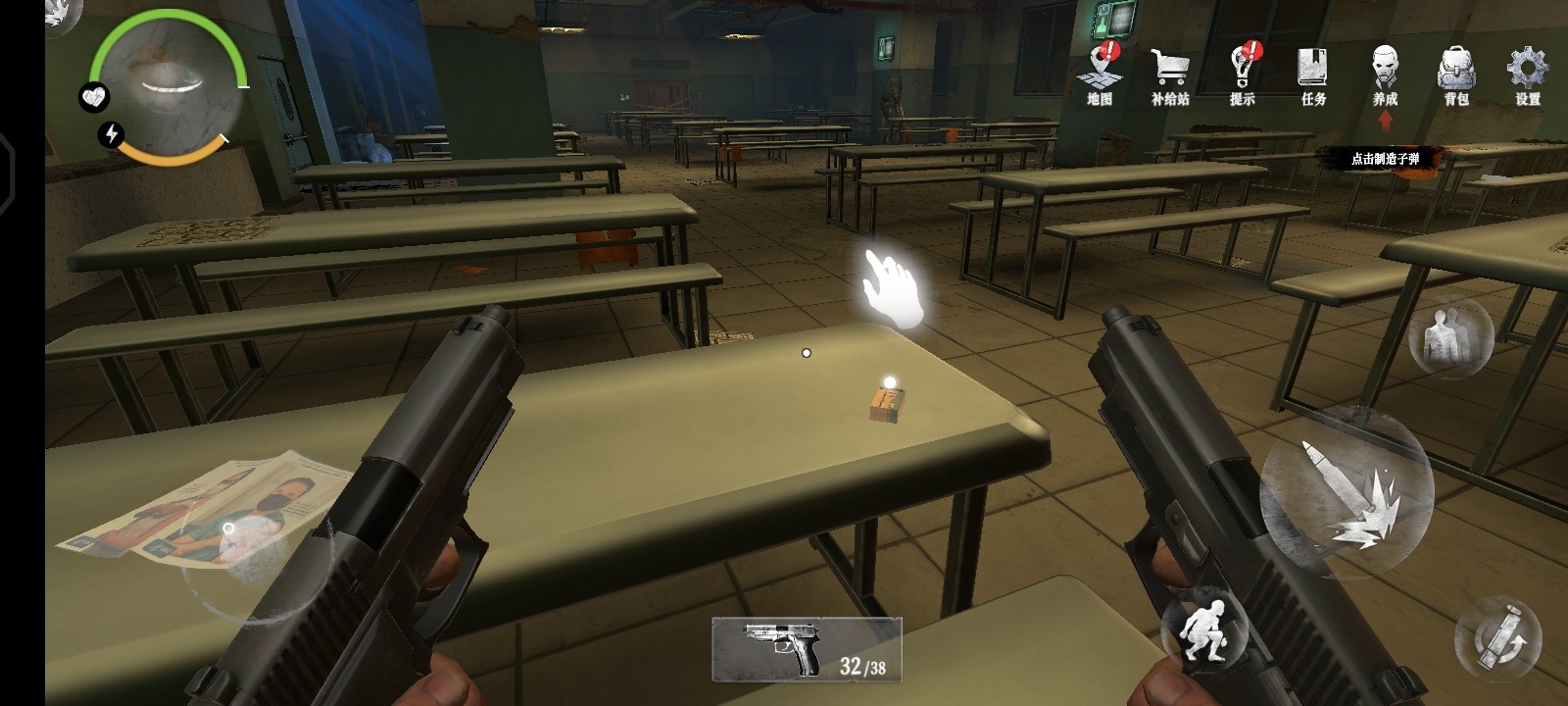Tap the reload magazine button
Viewport: 1568px width, 706px height.
click(1497, 638)
